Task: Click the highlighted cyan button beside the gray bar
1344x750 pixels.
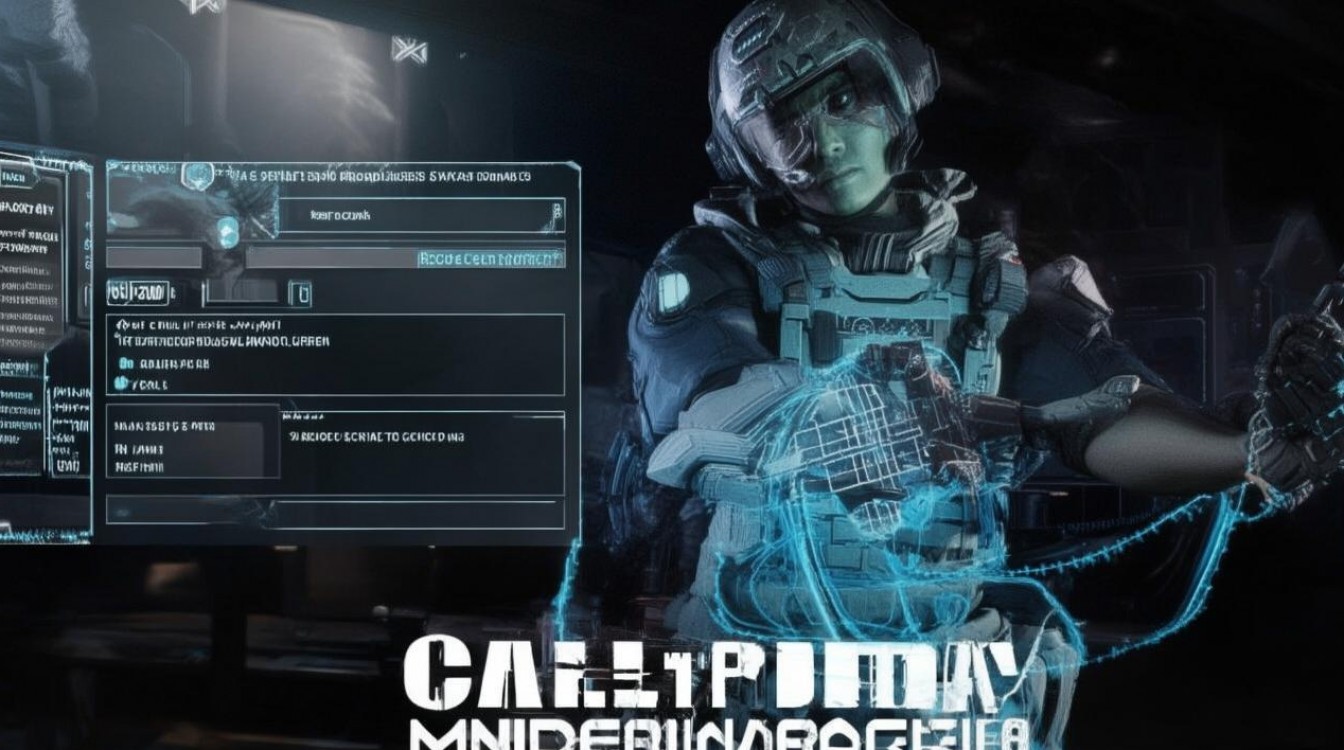Action: [489, 258]
